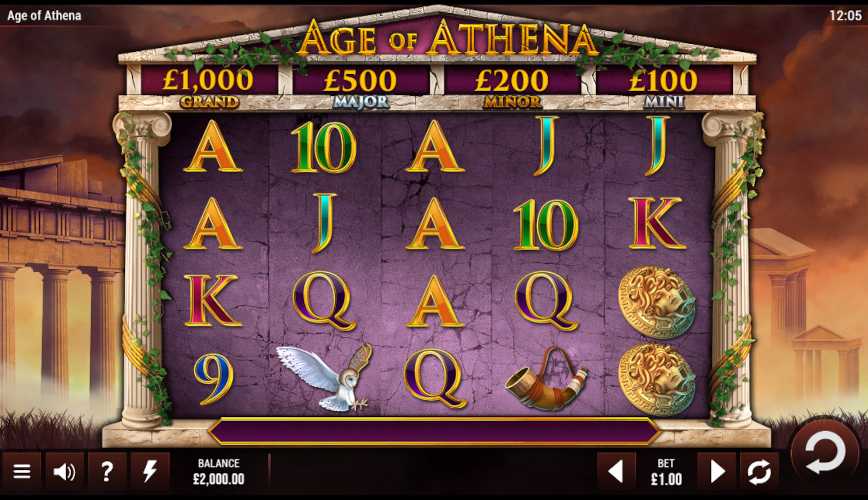
Task: Activate the lightning bolt turbo mode
Action: [x=150, y=471]
